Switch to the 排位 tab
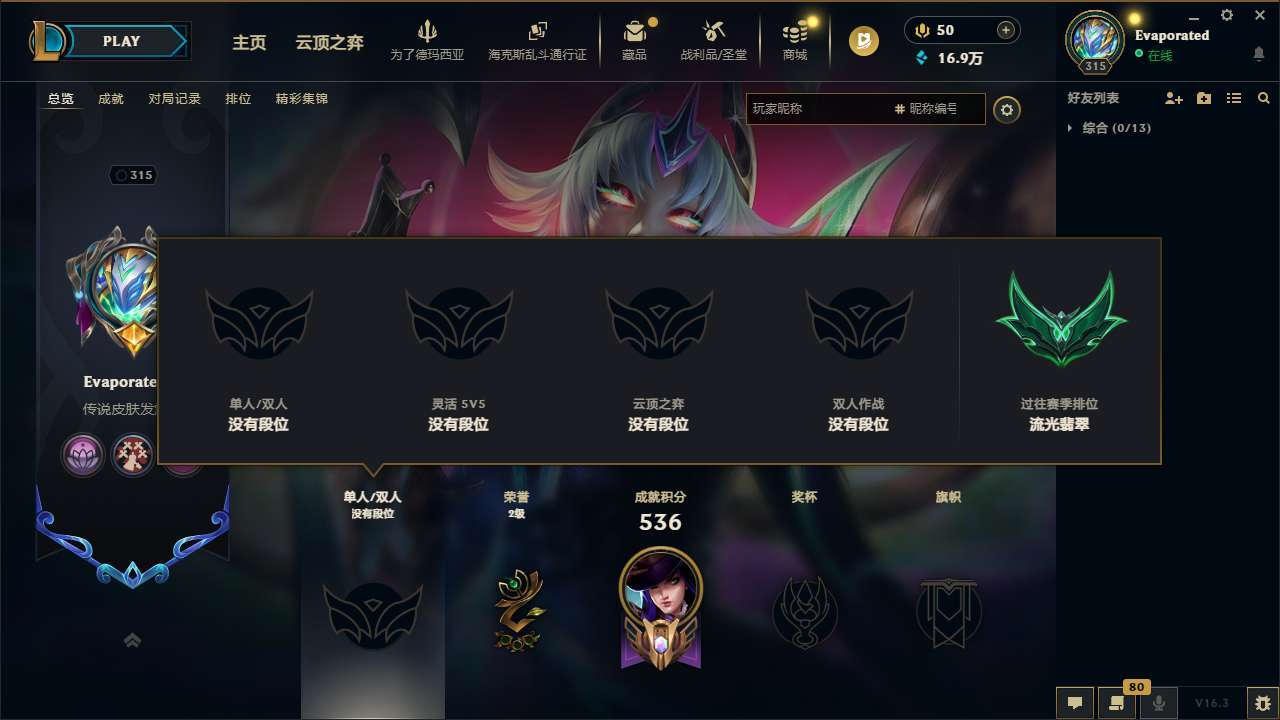Screen dimensions: 1280x720 click(x=239, y=98)
